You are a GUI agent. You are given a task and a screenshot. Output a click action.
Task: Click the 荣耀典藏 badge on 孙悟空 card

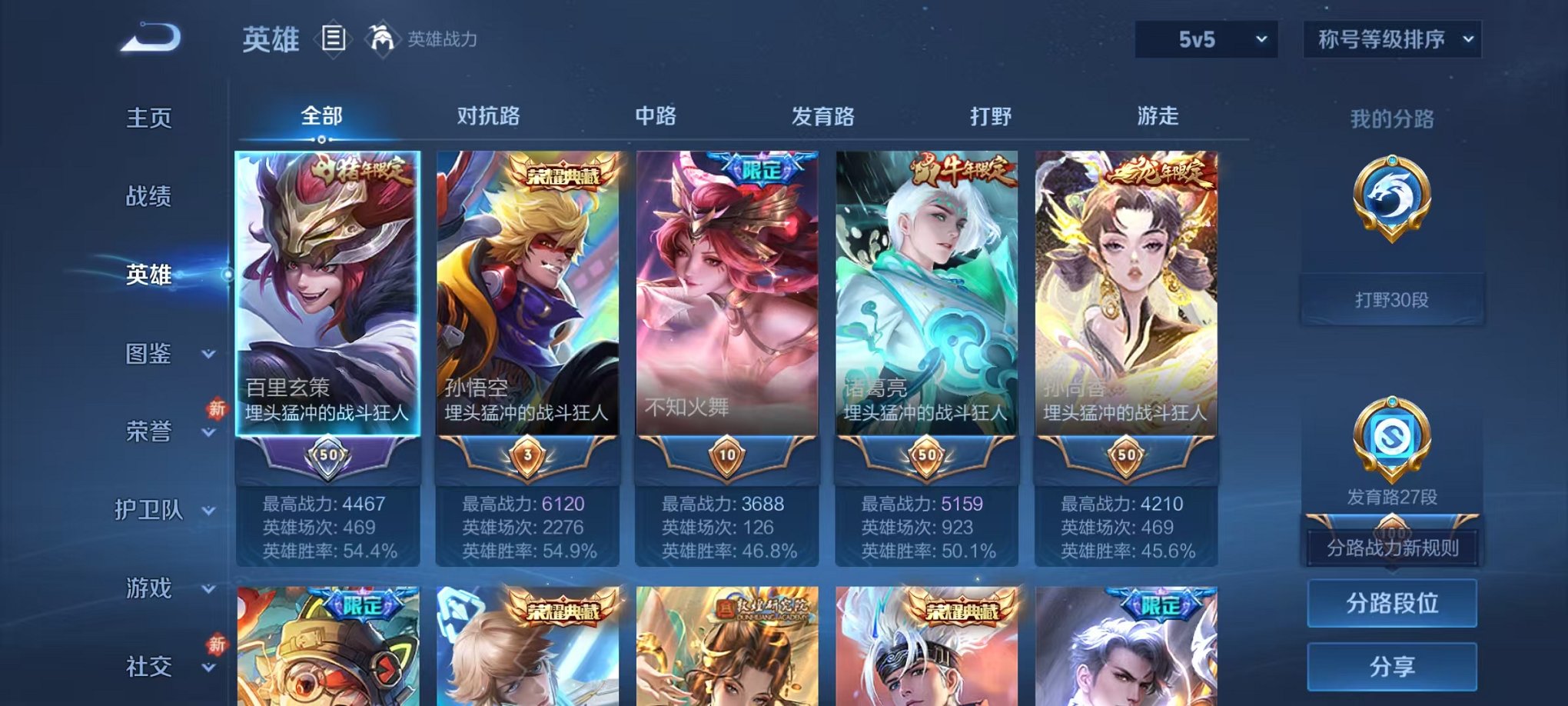[563, 175]
